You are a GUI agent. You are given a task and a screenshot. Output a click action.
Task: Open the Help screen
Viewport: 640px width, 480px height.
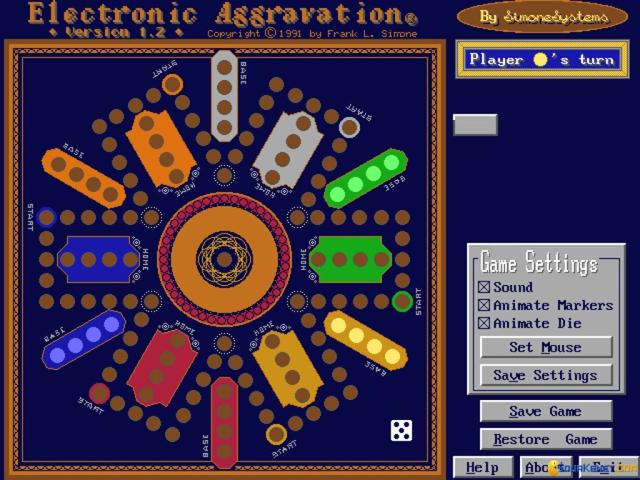(x=482, y=467)
